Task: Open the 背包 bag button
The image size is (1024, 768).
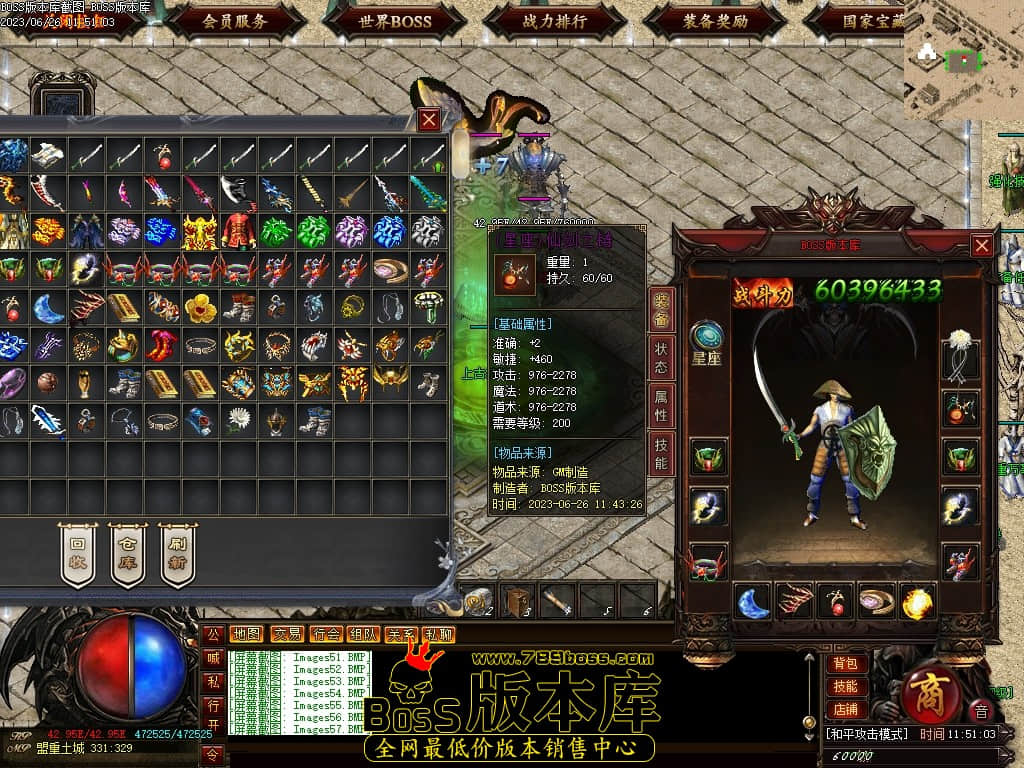Action: pyautogui.click(x=845, y=663)
